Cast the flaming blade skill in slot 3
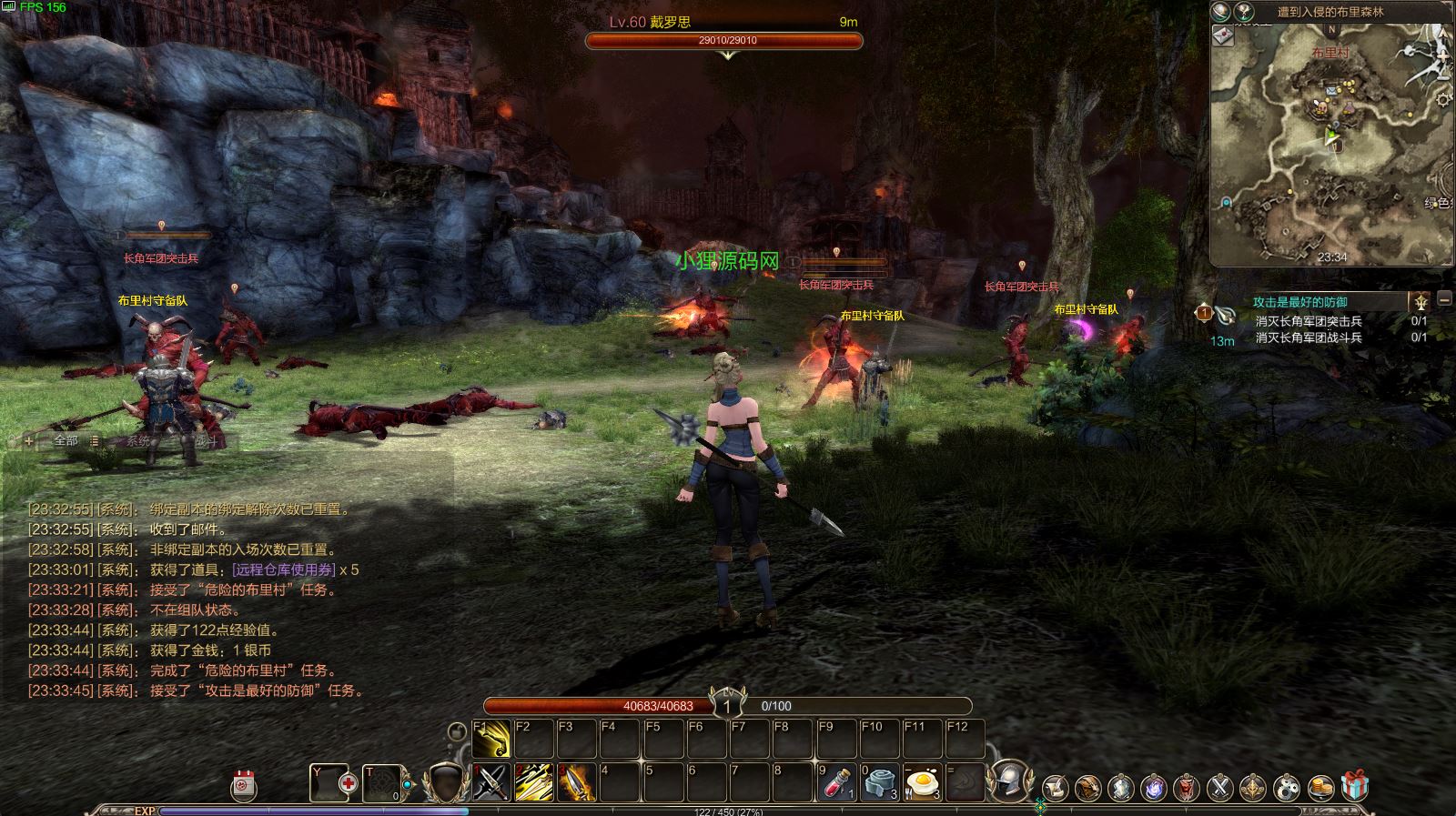The width and height of the screenshot is (1456, 816). tap(577, 781)
